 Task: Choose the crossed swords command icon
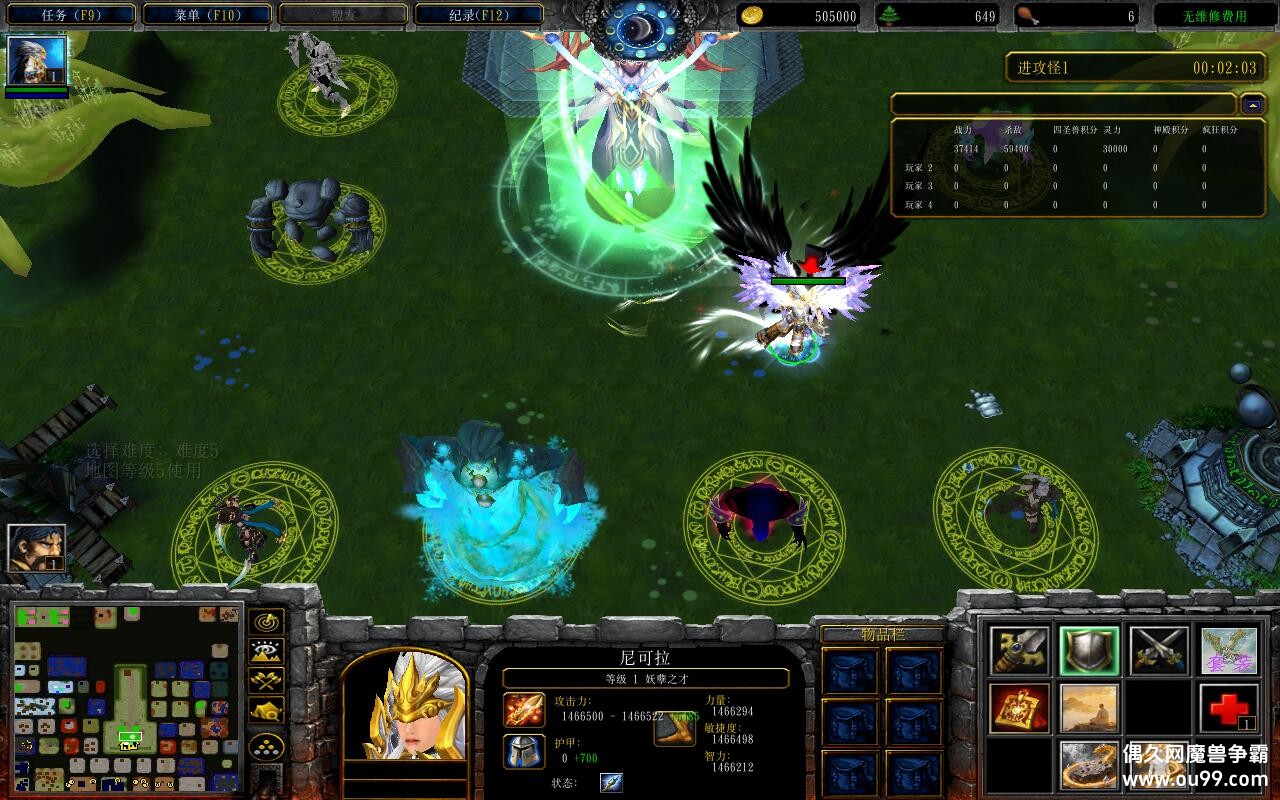[x=1159, y=651]
